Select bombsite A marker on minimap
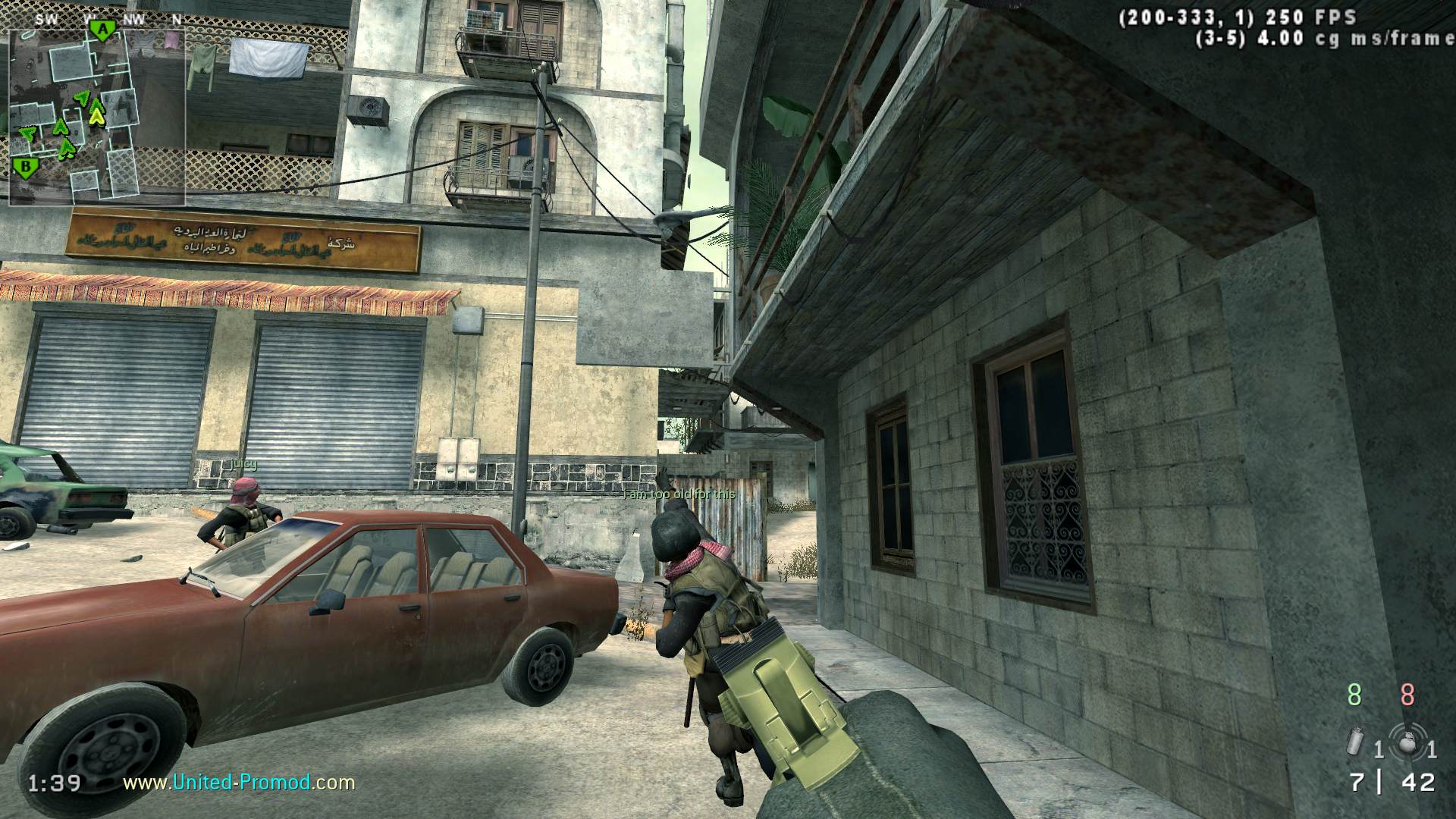The width and height of the screenshot is (1456, 819). pyautogui.click(x=101, y=30)
